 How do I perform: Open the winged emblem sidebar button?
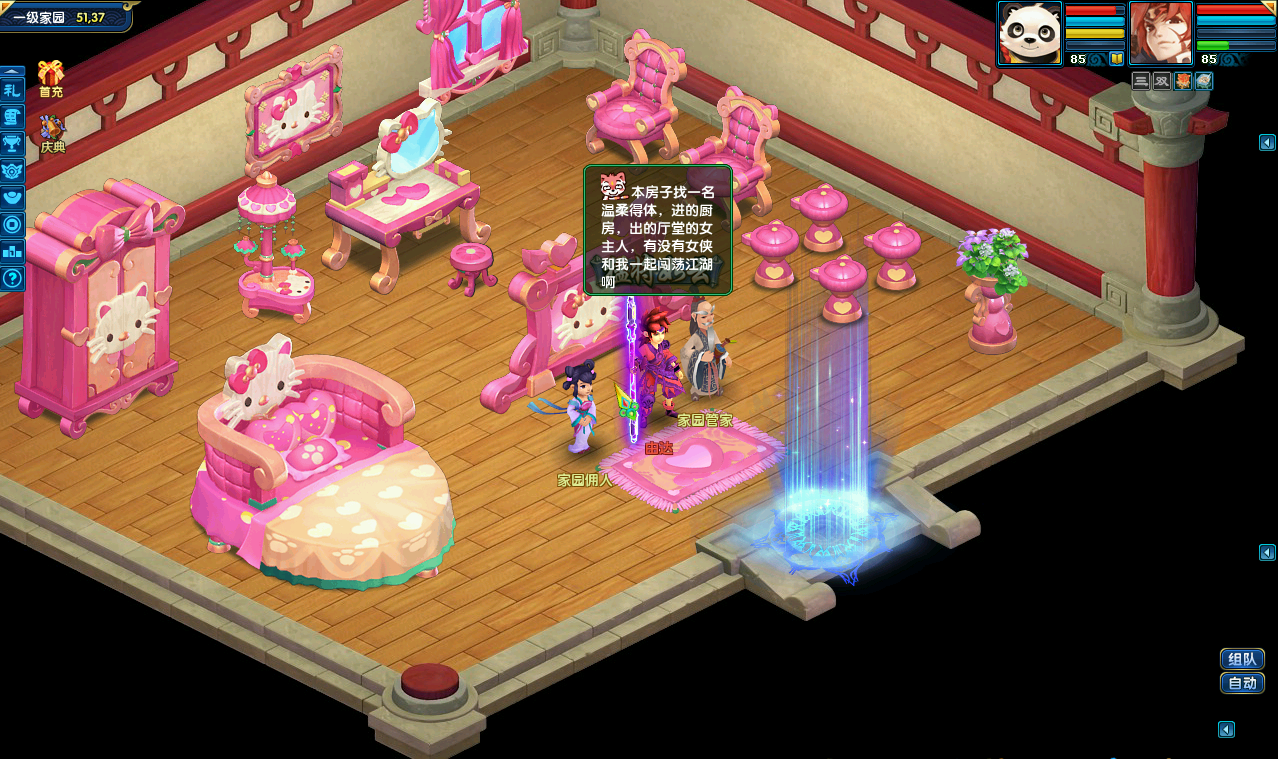12,170
